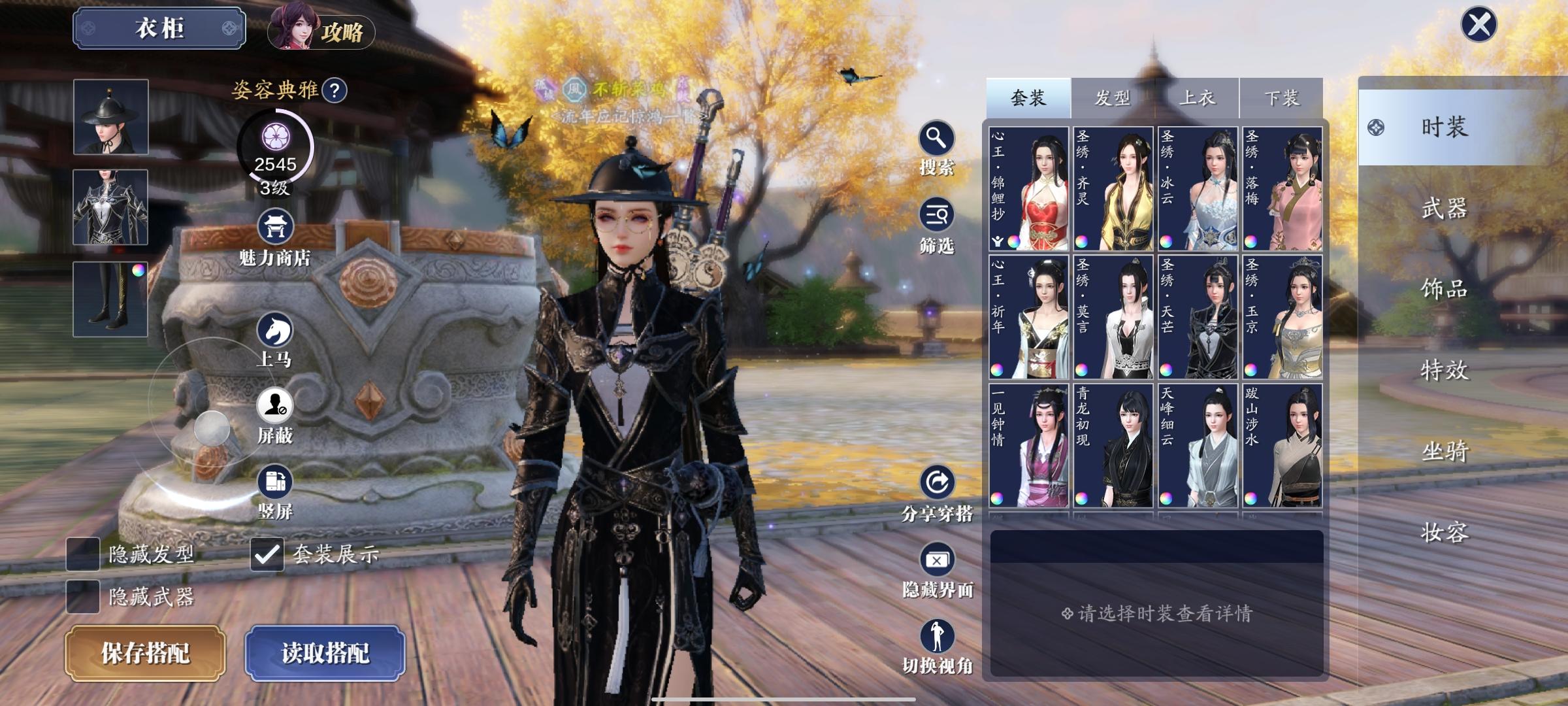Switch to the 发型 hairstyle tab
Viewport: 1568px width, 706px height.
pos(1112,98)
